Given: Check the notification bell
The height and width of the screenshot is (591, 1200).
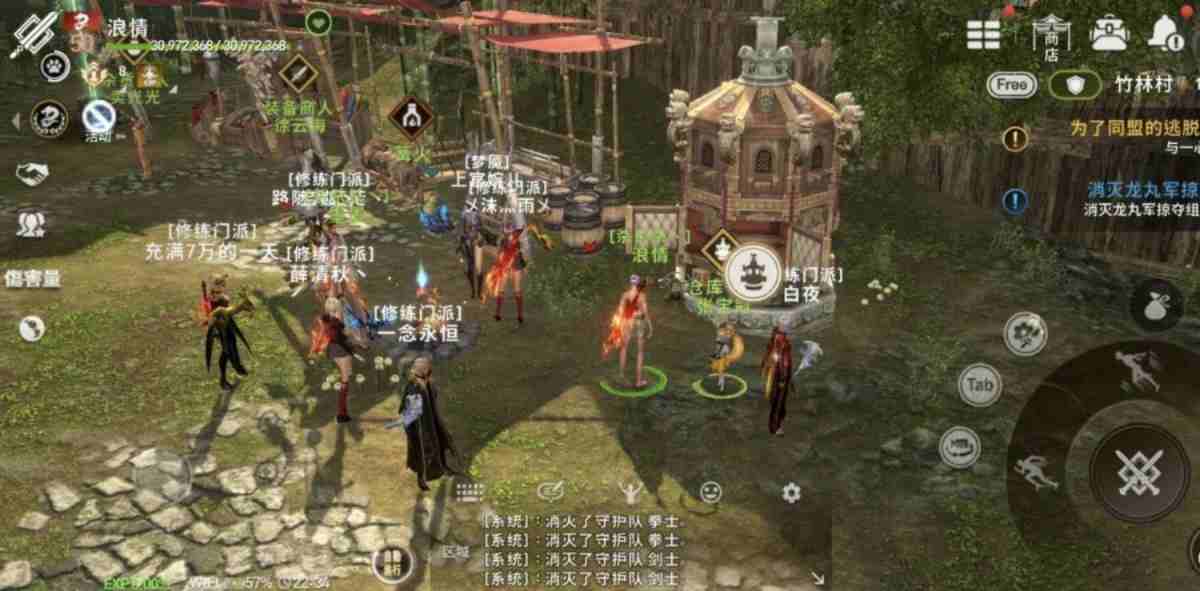Looking at the screenshot, I should (x=1166, y=33).
